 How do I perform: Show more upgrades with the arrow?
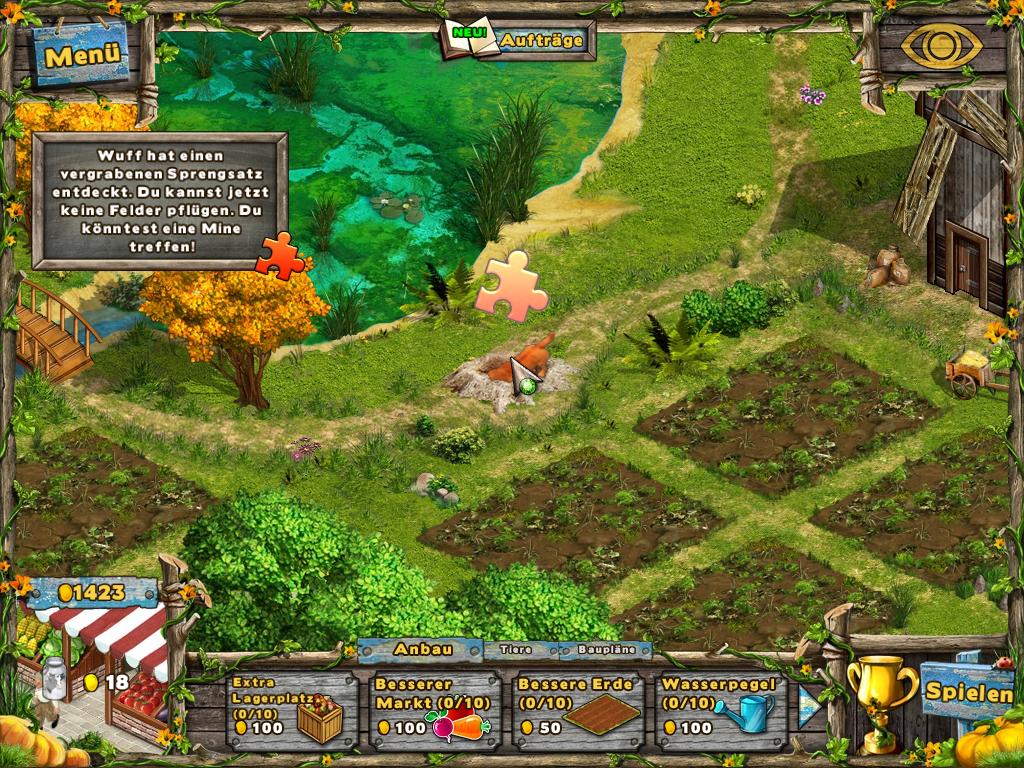(809, 705)
